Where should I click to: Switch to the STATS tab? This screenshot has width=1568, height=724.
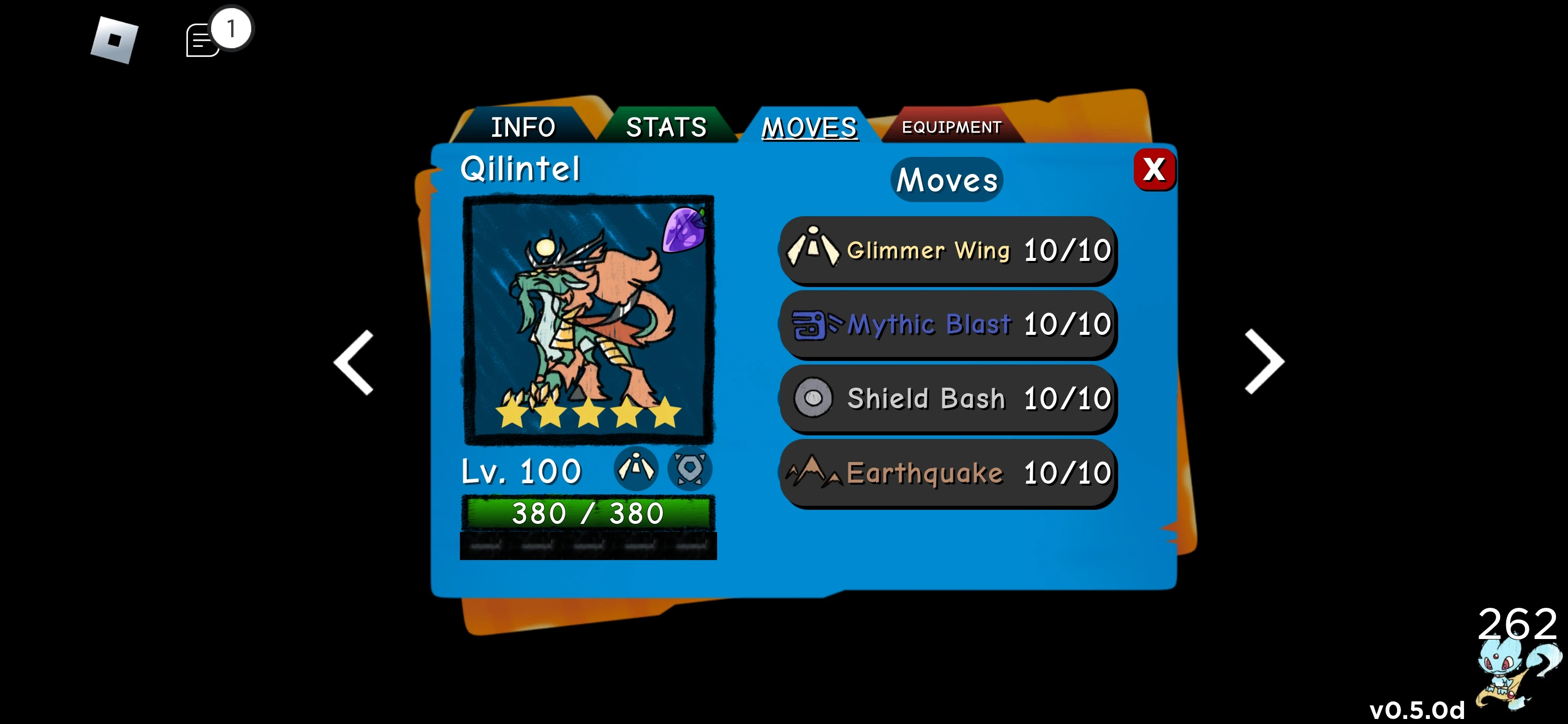666,127
